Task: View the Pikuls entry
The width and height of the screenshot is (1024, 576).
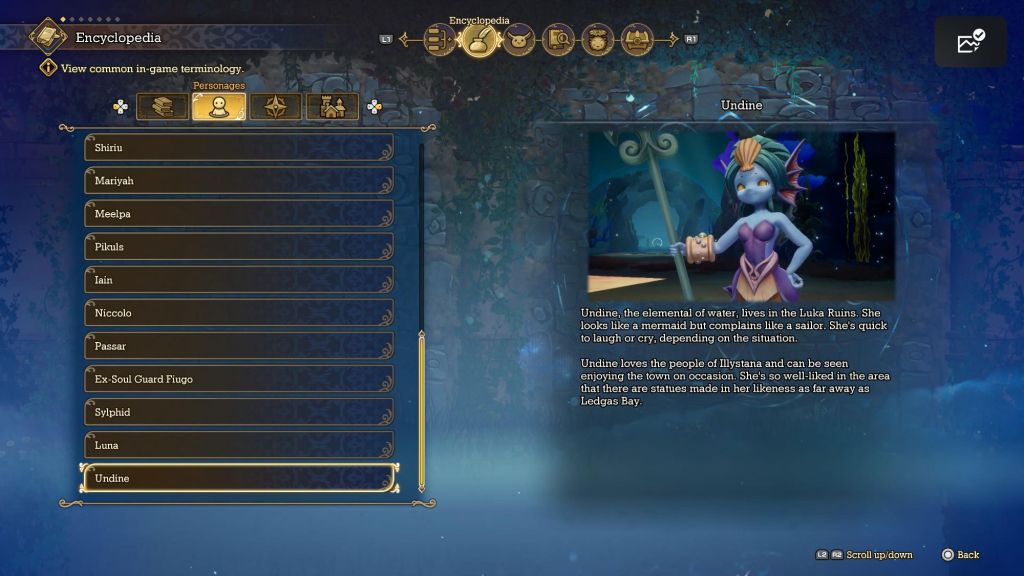Action: [x=238, y=247]
